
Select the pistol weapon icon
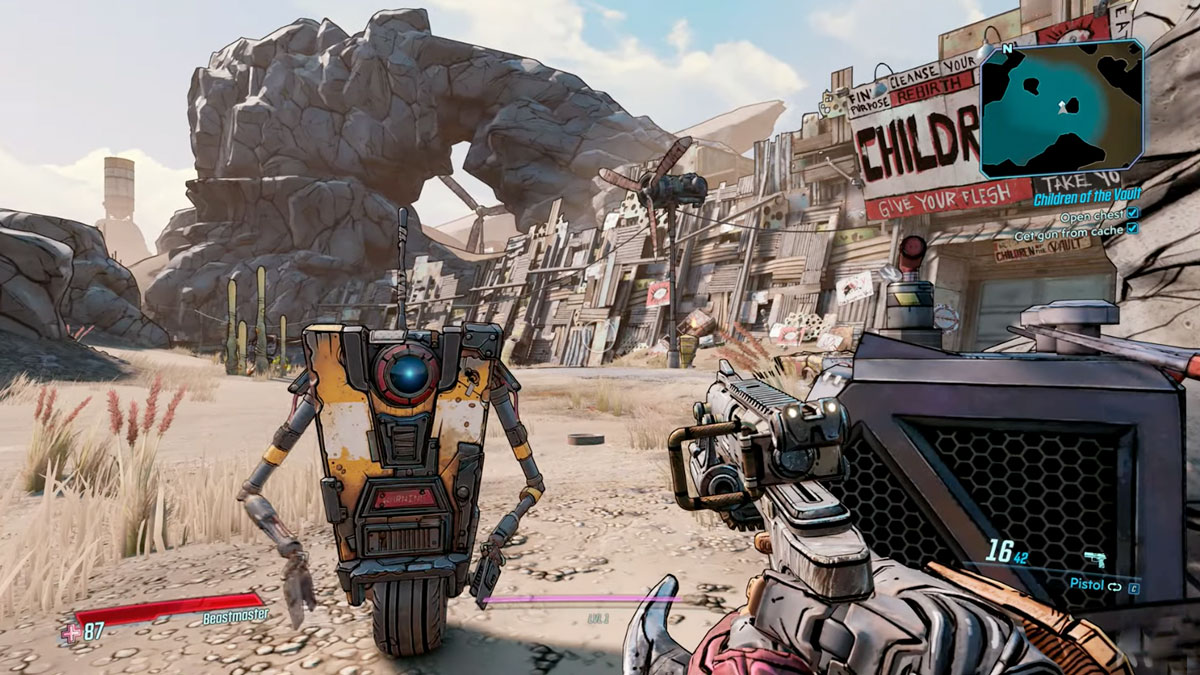point(1094,559)
